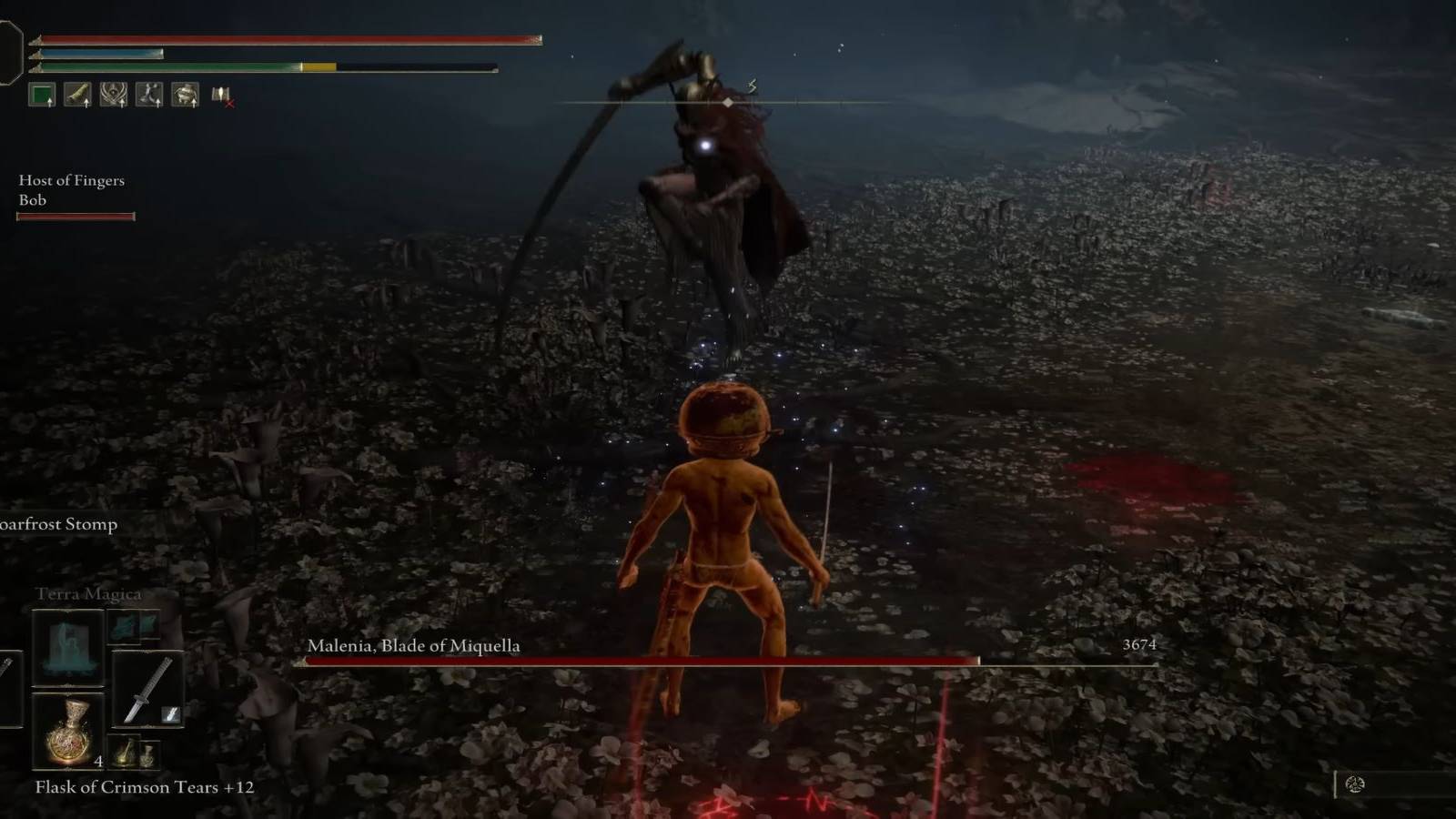The width and height of the screenshot is (1456, 819).
Task: Click the green buff square status icon
Action: pyautogui.click(x=42, y=94)
